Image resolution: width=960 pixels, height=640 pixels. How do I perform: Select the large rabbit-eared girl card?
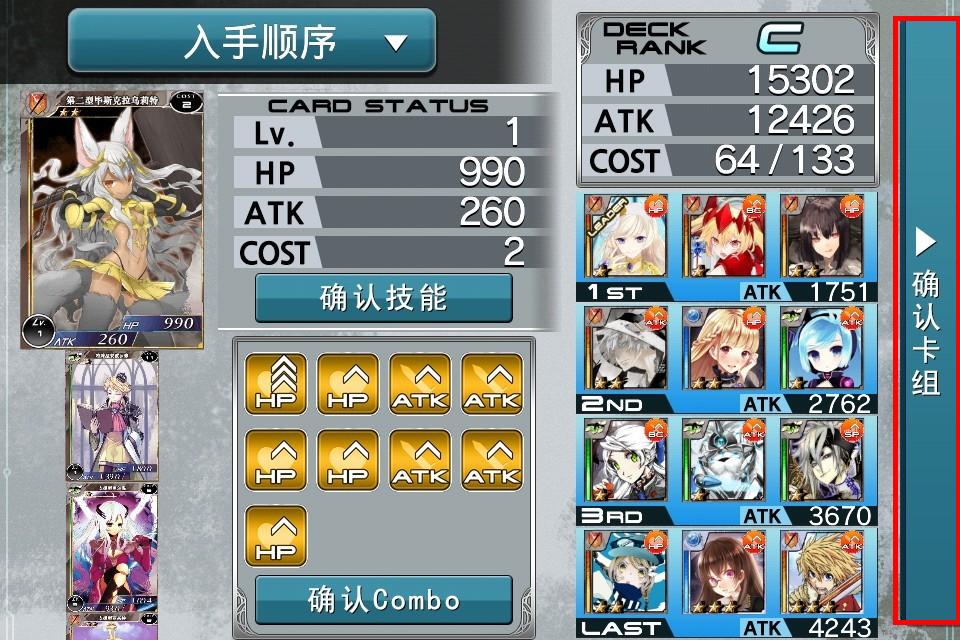(112, 218)
